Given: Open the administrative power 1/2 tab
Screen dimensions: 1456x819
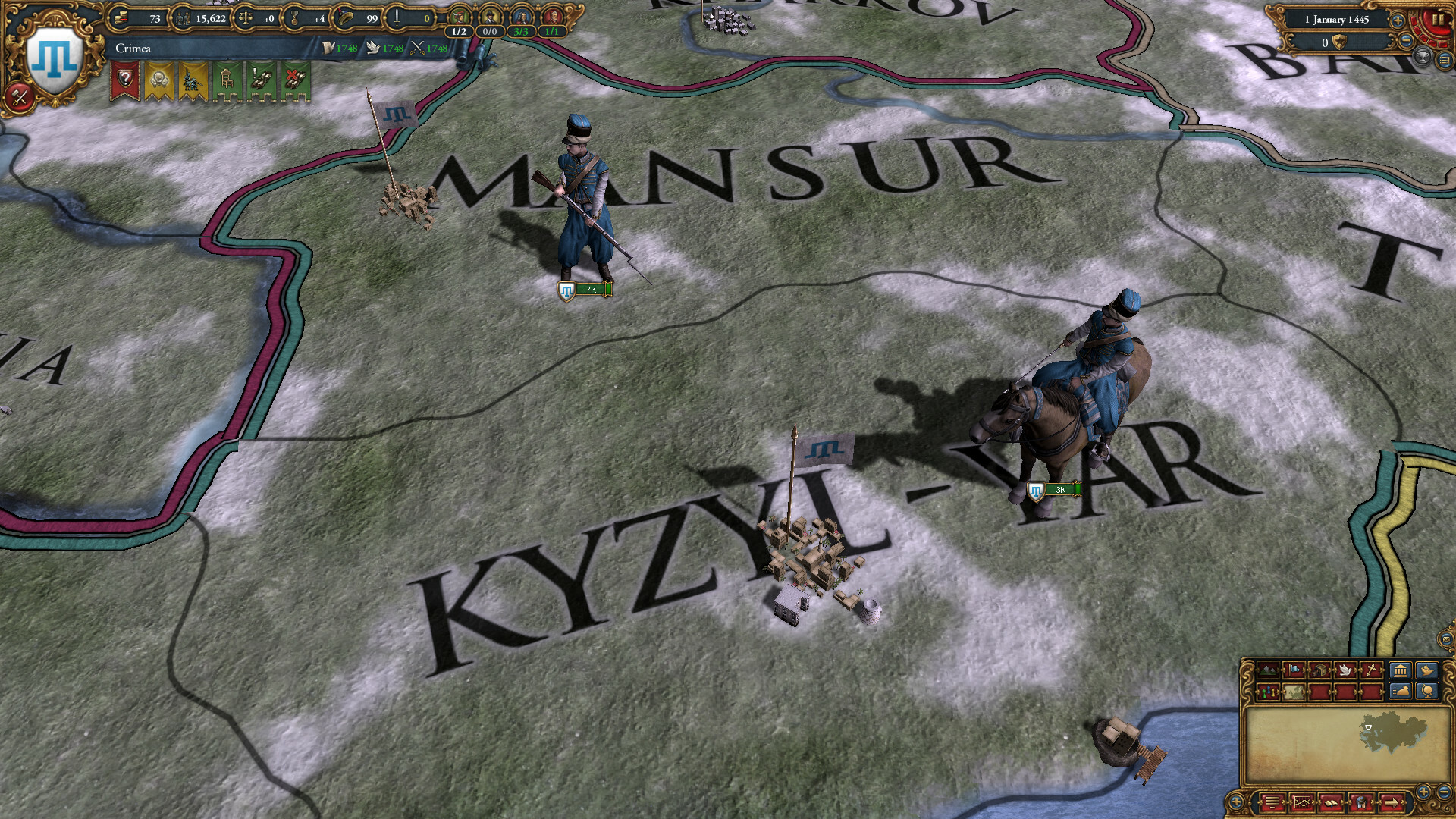Looking at the screenshot, I should (x=460, y=19).
